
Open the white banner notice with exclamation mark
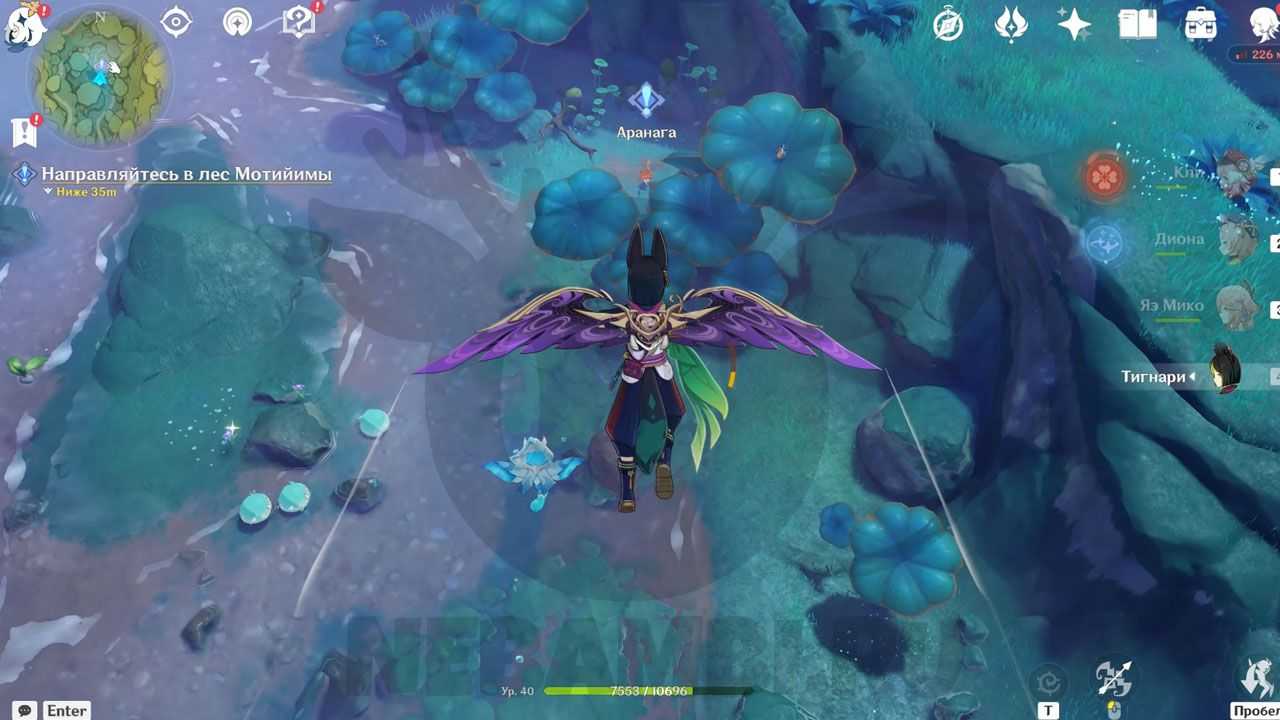click(23, 131)
